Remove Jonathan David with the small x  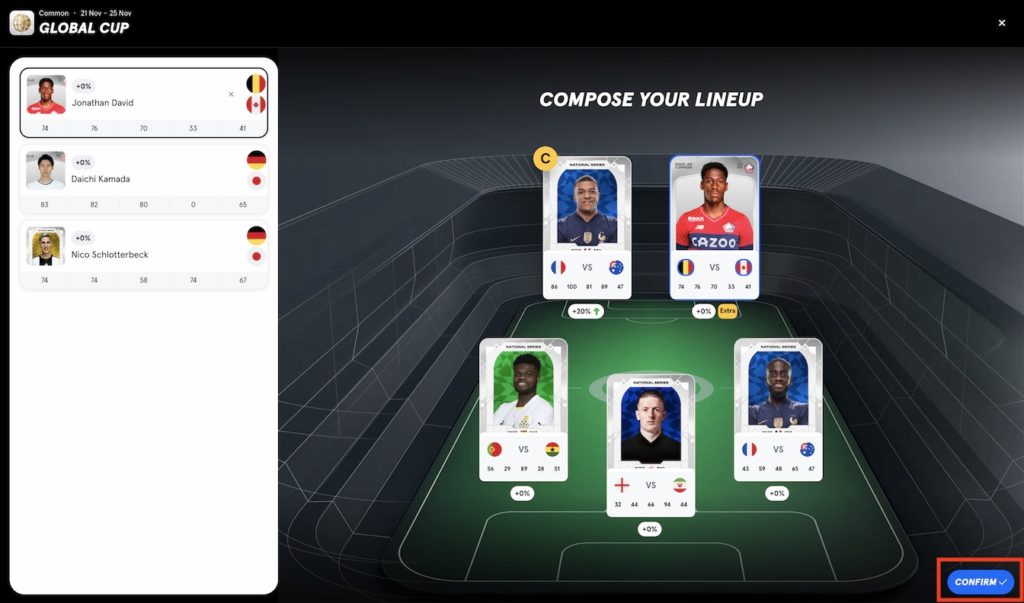click(x=231, y=95)
